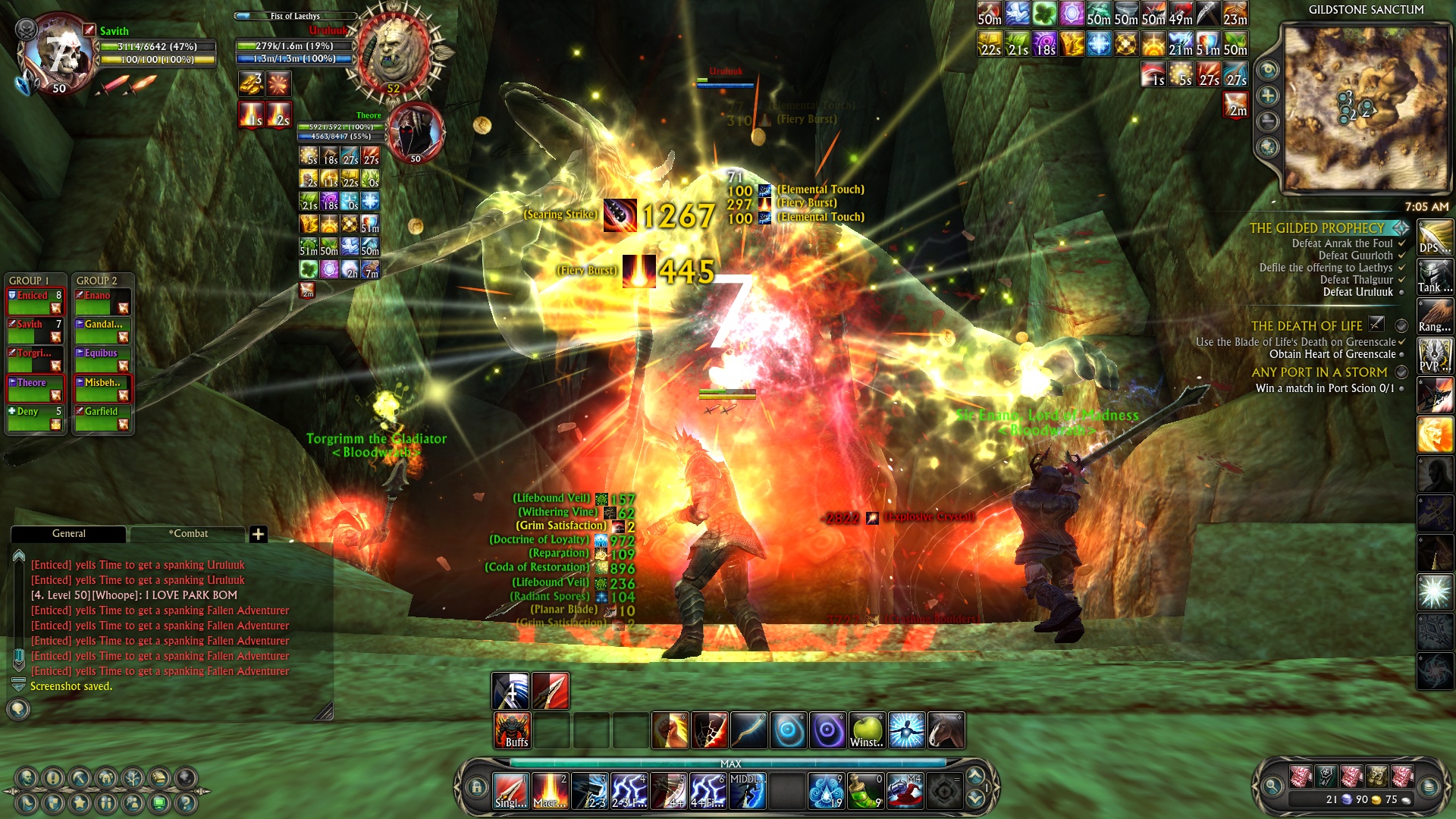Use the green apple Winst.. item
The image size is (1456, 819).
(x=867, y=730)
